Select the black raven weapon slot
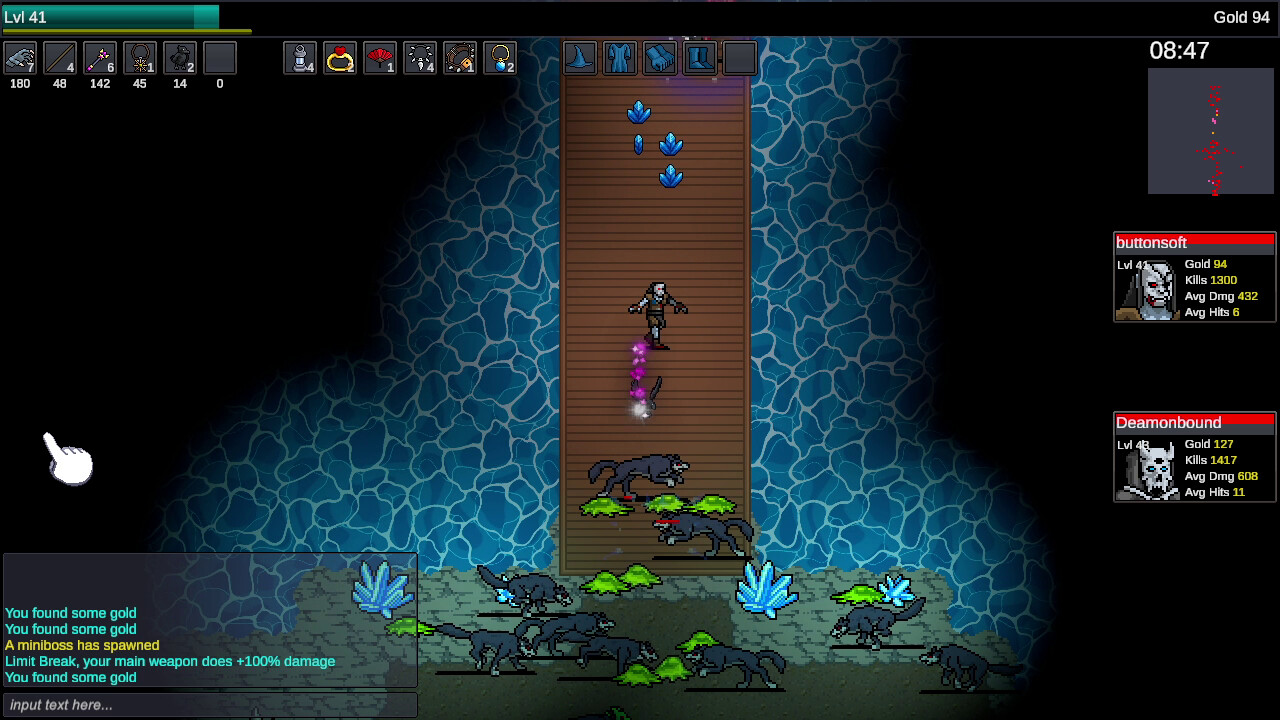Image resolution: width=1280 pixels, height=720 pixels. [x=180, y=59]
